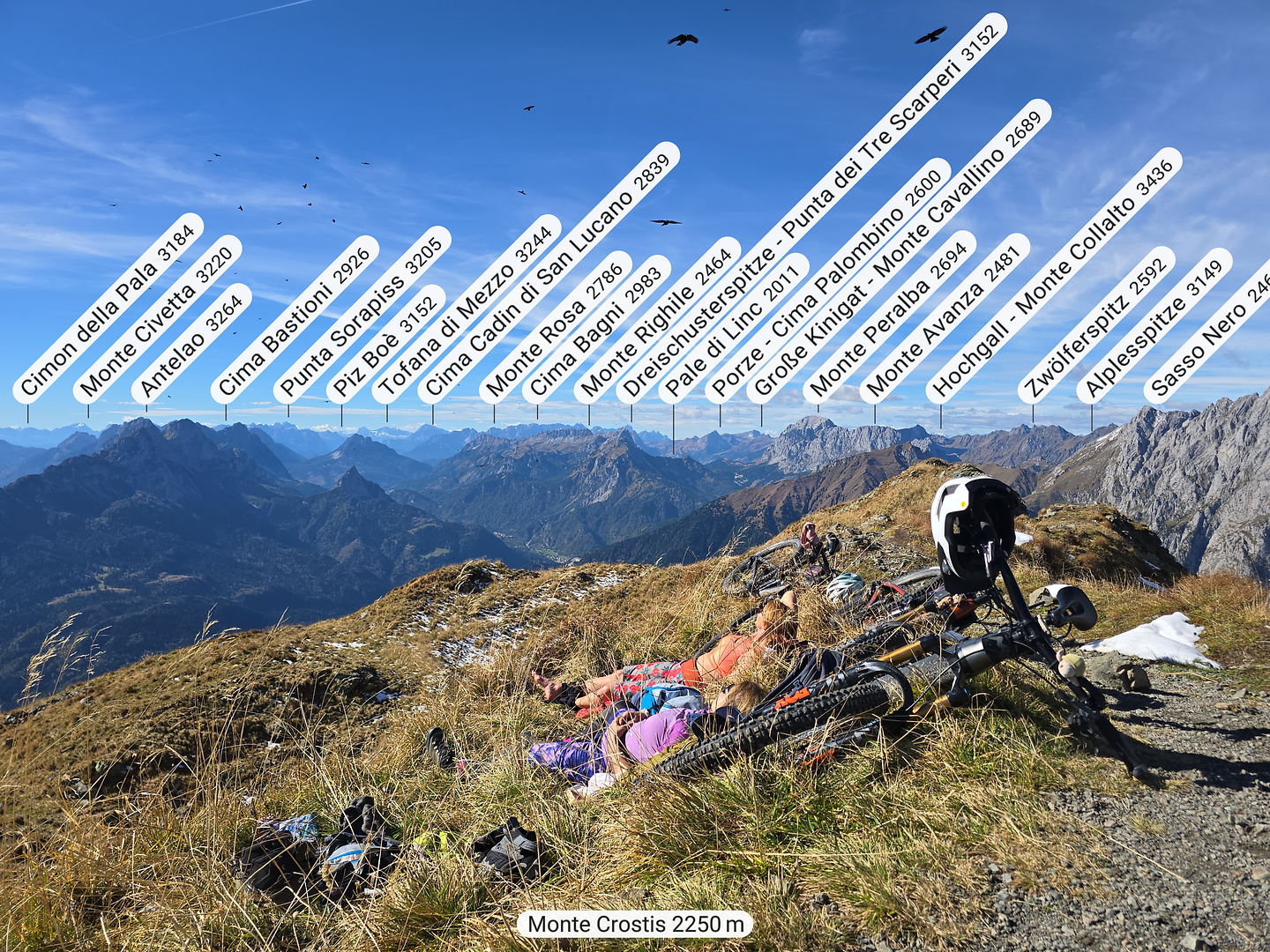Select the Punta Sorapiss 3205 label
This screenshot has height=952, width=1270.
pos(362,315)
